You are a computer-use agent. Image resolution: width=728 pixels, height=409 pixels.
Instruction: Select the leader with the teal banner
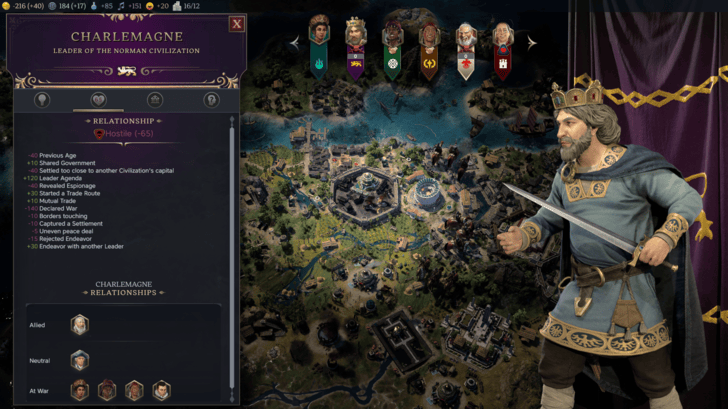pyautogui.click(x=319, y=43)
